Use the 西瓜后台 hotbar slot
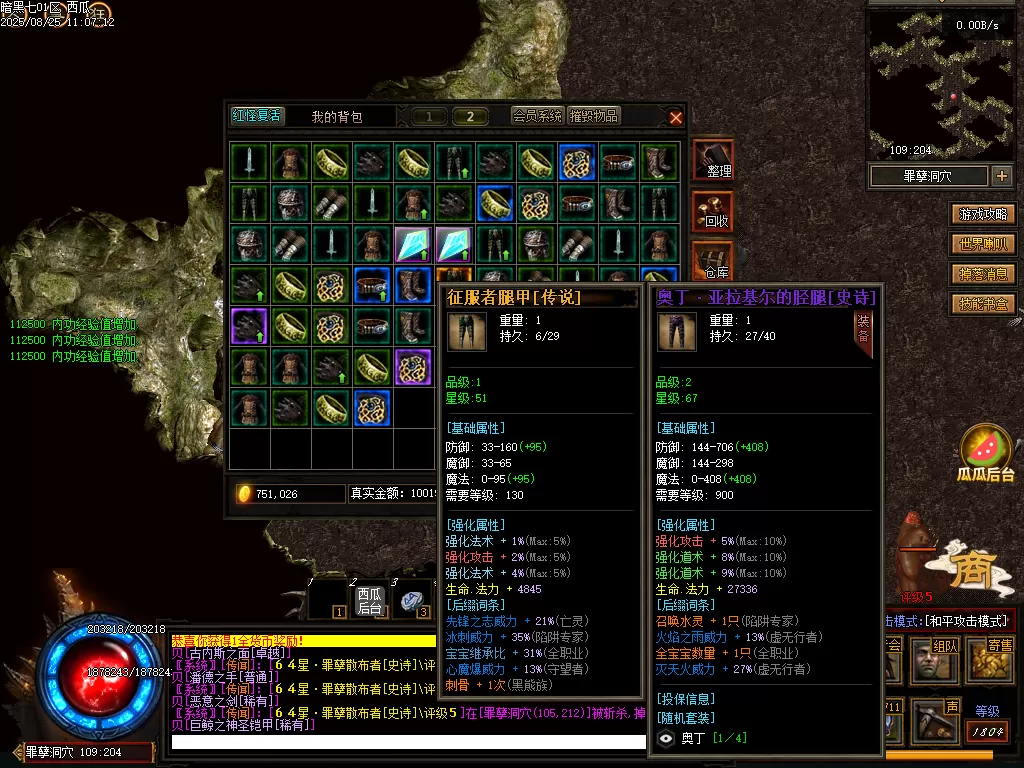1024x768 pixels. pyautogui.click(x=369, y=600)
